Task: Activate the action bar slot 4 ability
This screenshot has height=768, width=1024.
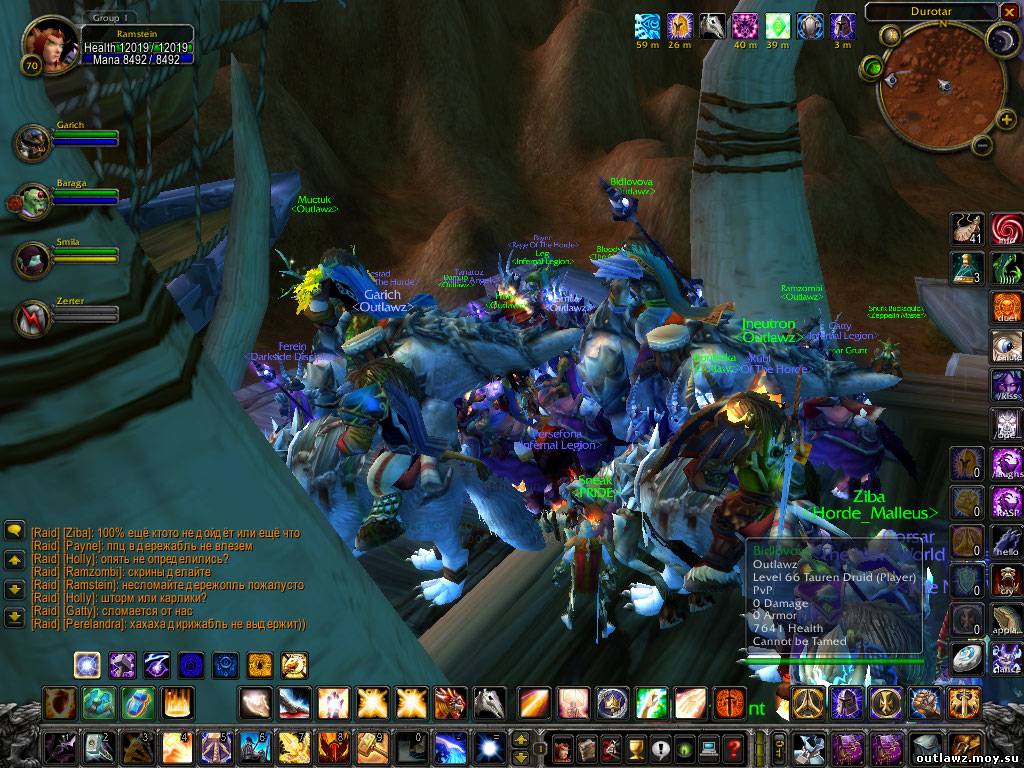Action: (176, 746)
